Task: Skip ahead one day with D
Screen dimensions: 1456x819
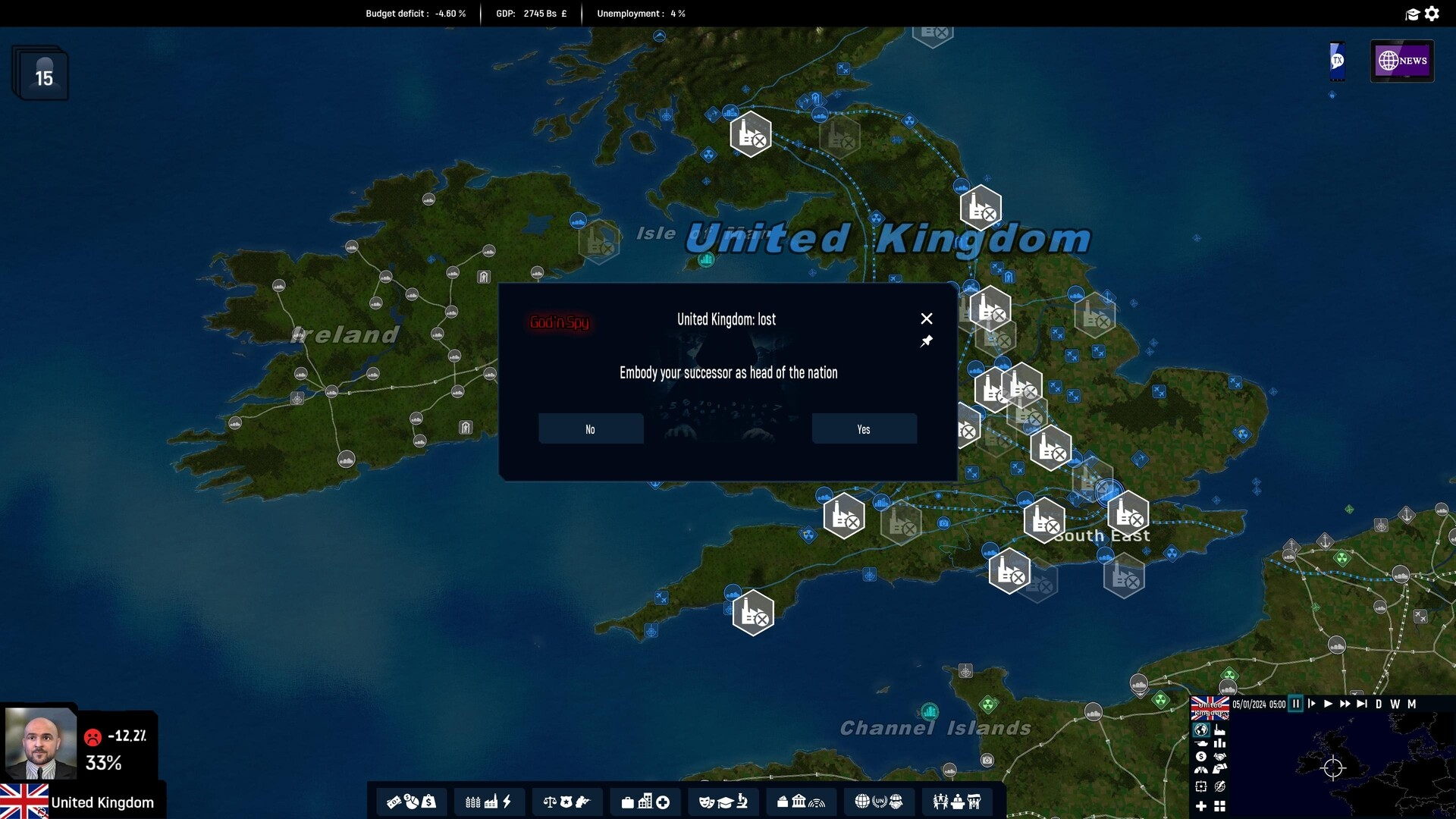Action: point(1379,704)
